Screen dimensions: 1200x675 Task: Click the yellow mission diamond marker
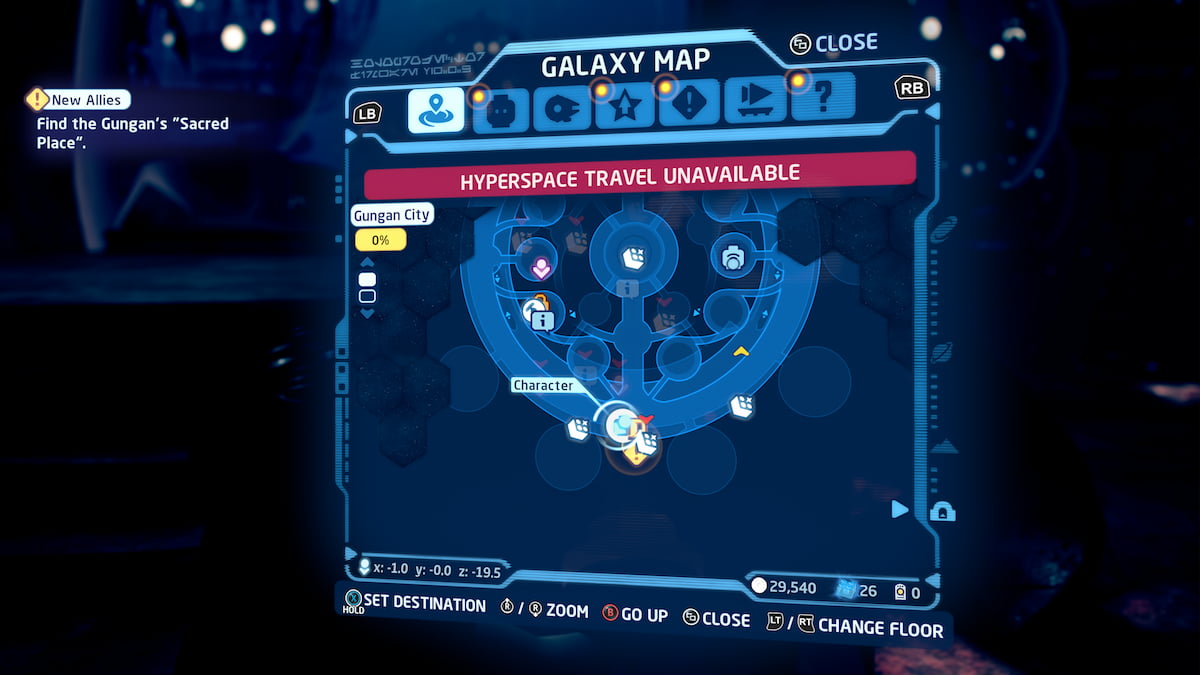point(635,456)
